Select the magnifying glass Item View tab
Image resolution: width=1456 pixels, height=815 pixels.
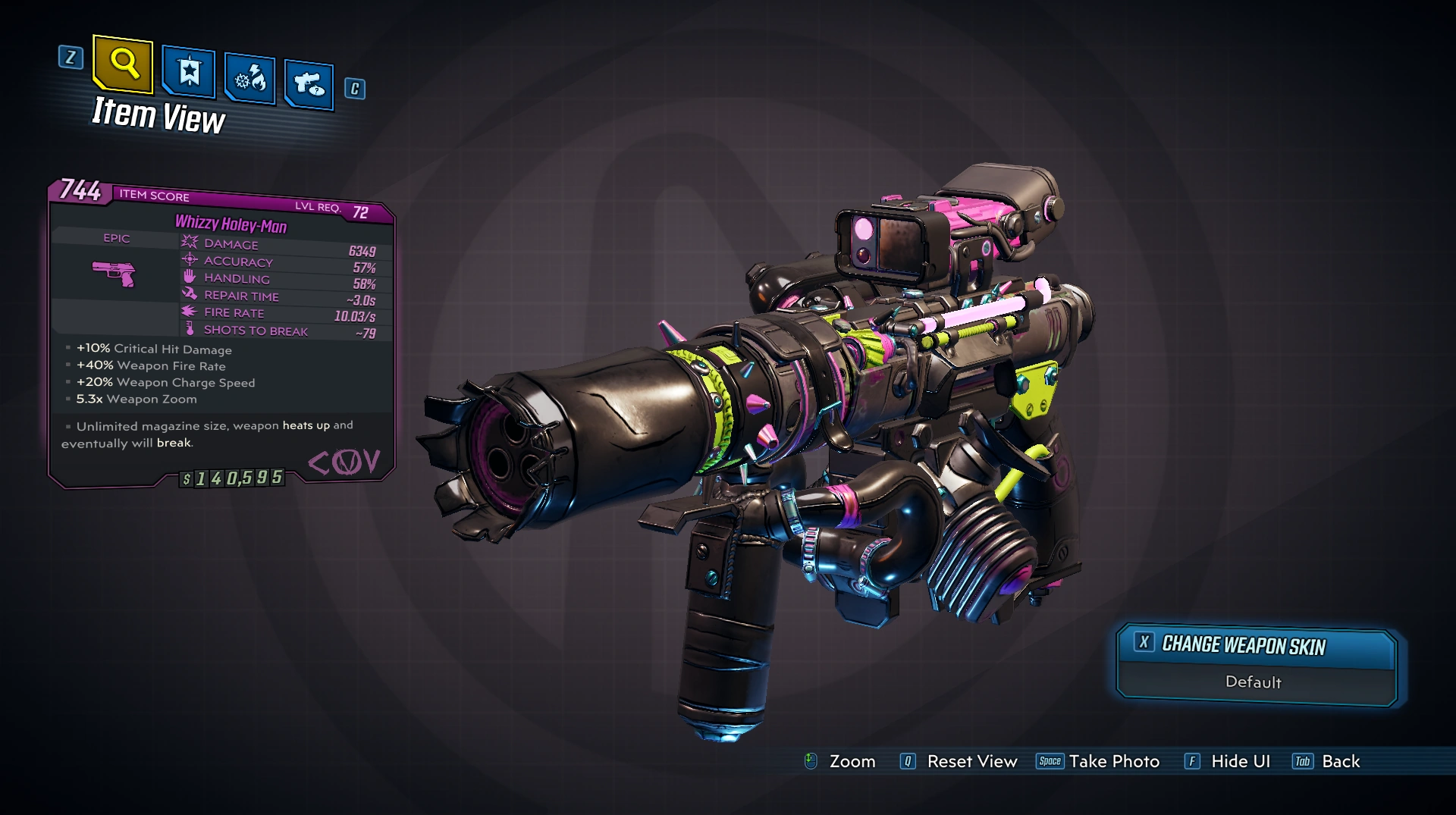(x=123, y=64)
